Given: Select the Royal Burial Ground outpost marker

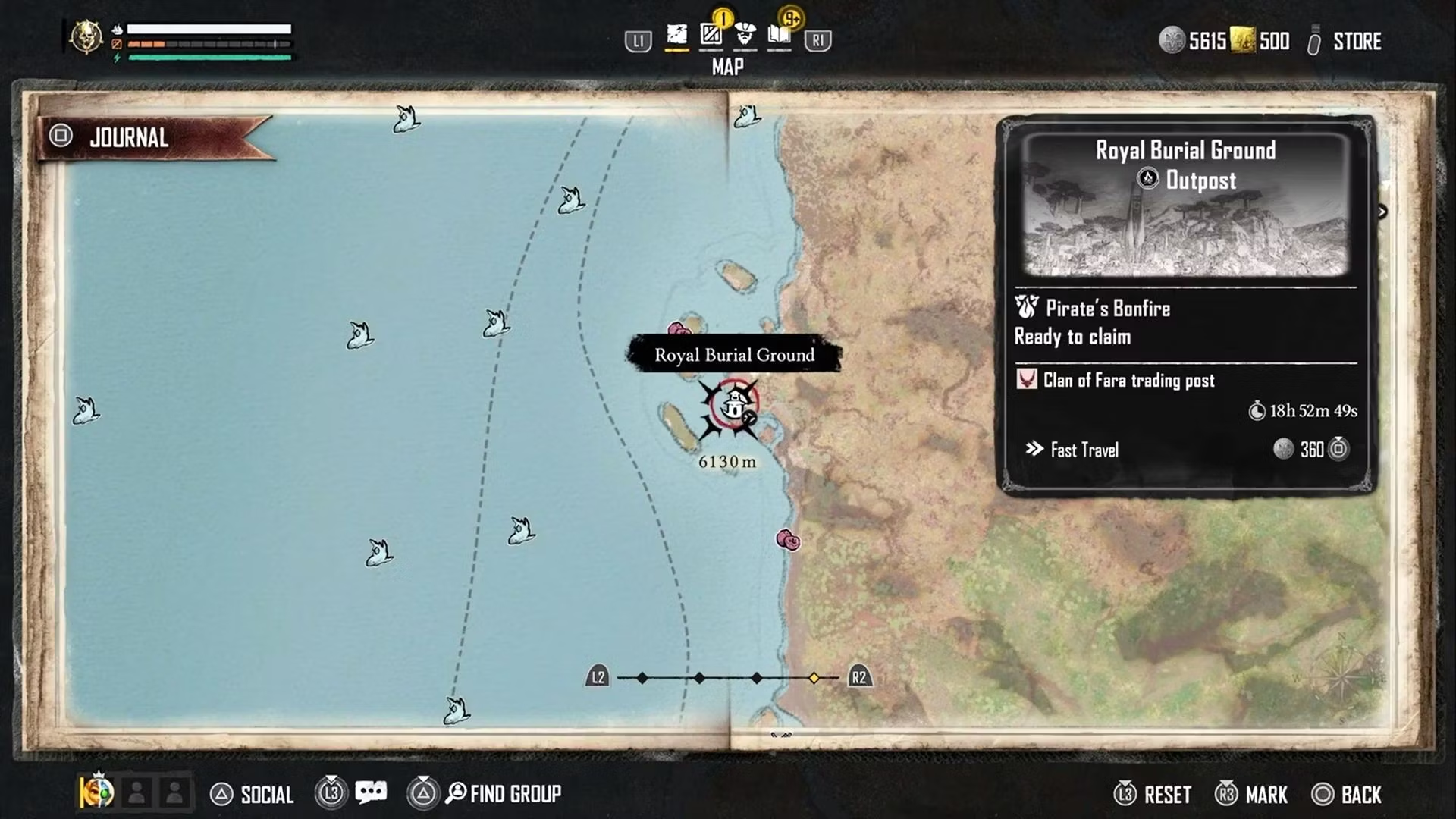Looking at the screenshot, I should [x=733, y=406].
